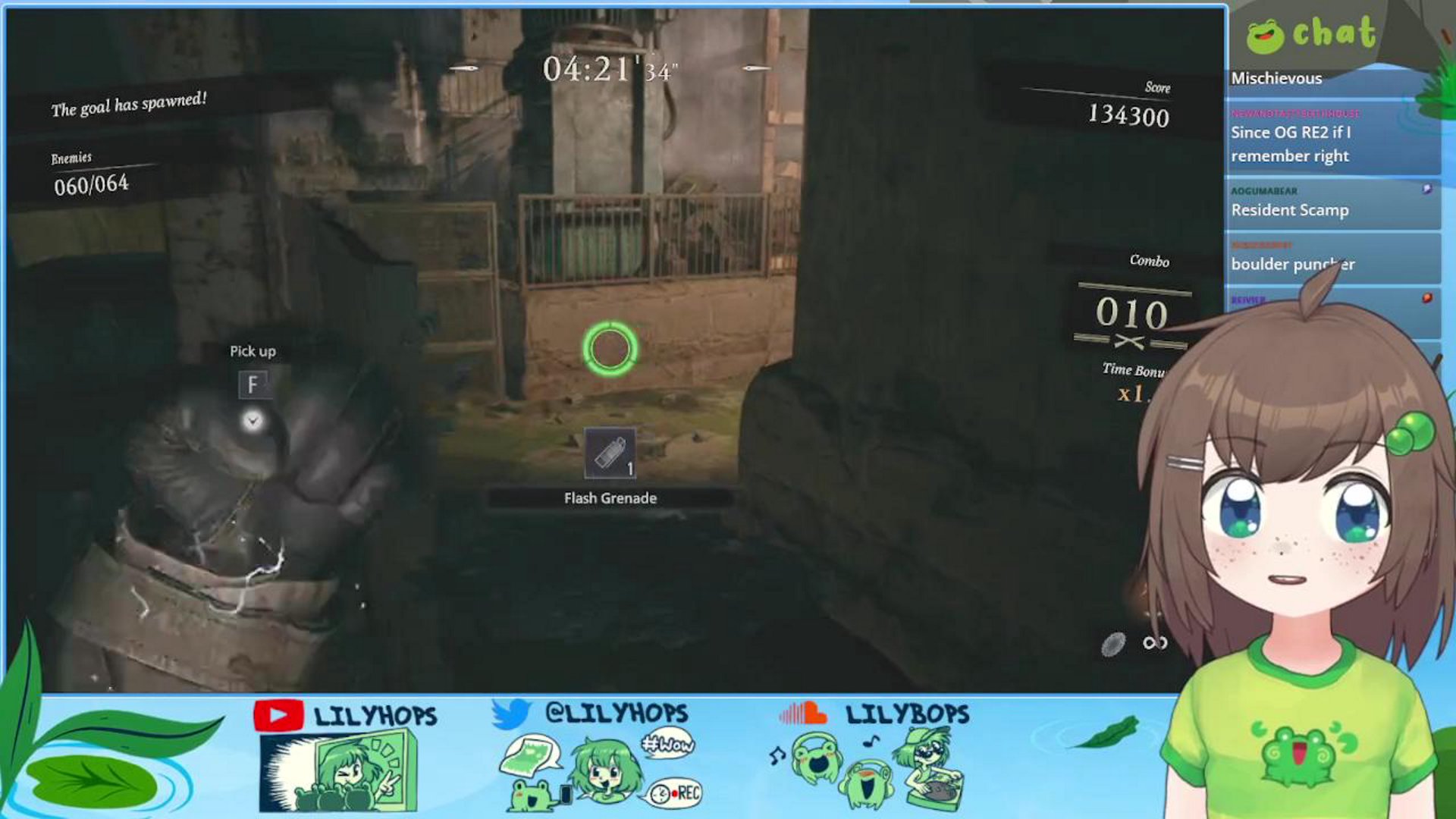Screen dimensions: 1456x819
Task: Click the grenade pin icon near the infinity symbol
Action: click(x=1113, y=645)
